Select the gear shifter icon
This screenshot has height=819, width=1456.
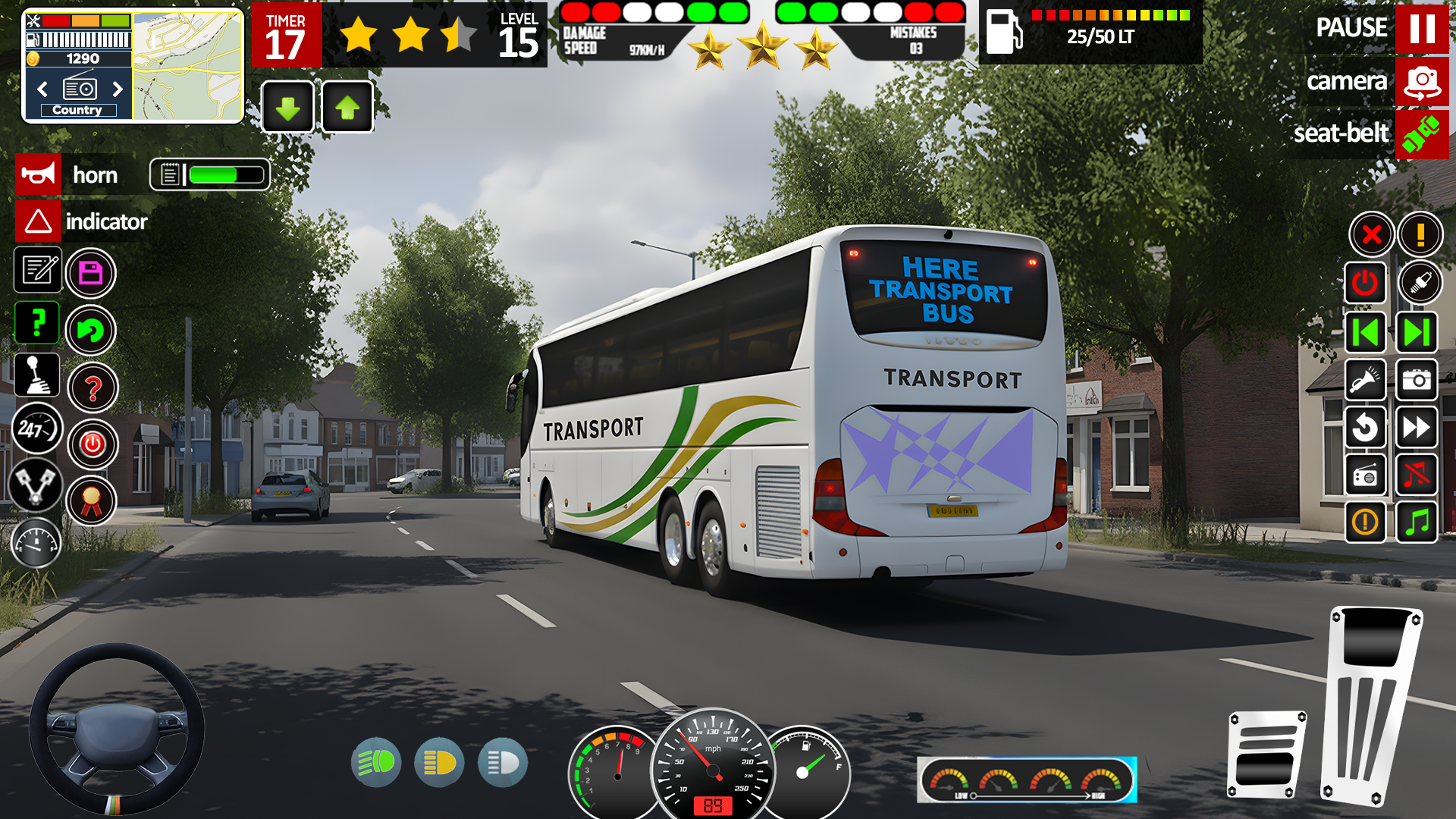click(37, 377)
